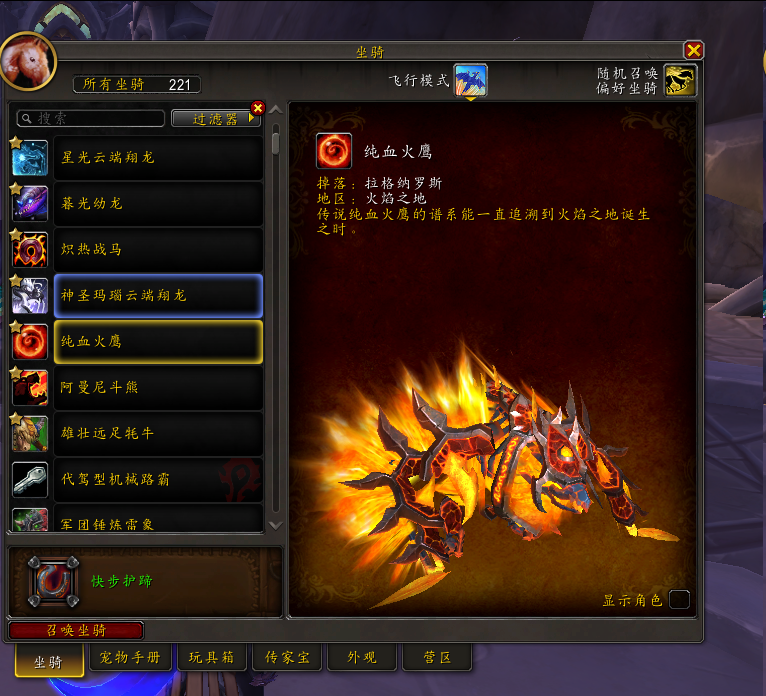The image size is (766, 696).
Task: Open the 玩具箱 tab
Action: tap(212, 658)
